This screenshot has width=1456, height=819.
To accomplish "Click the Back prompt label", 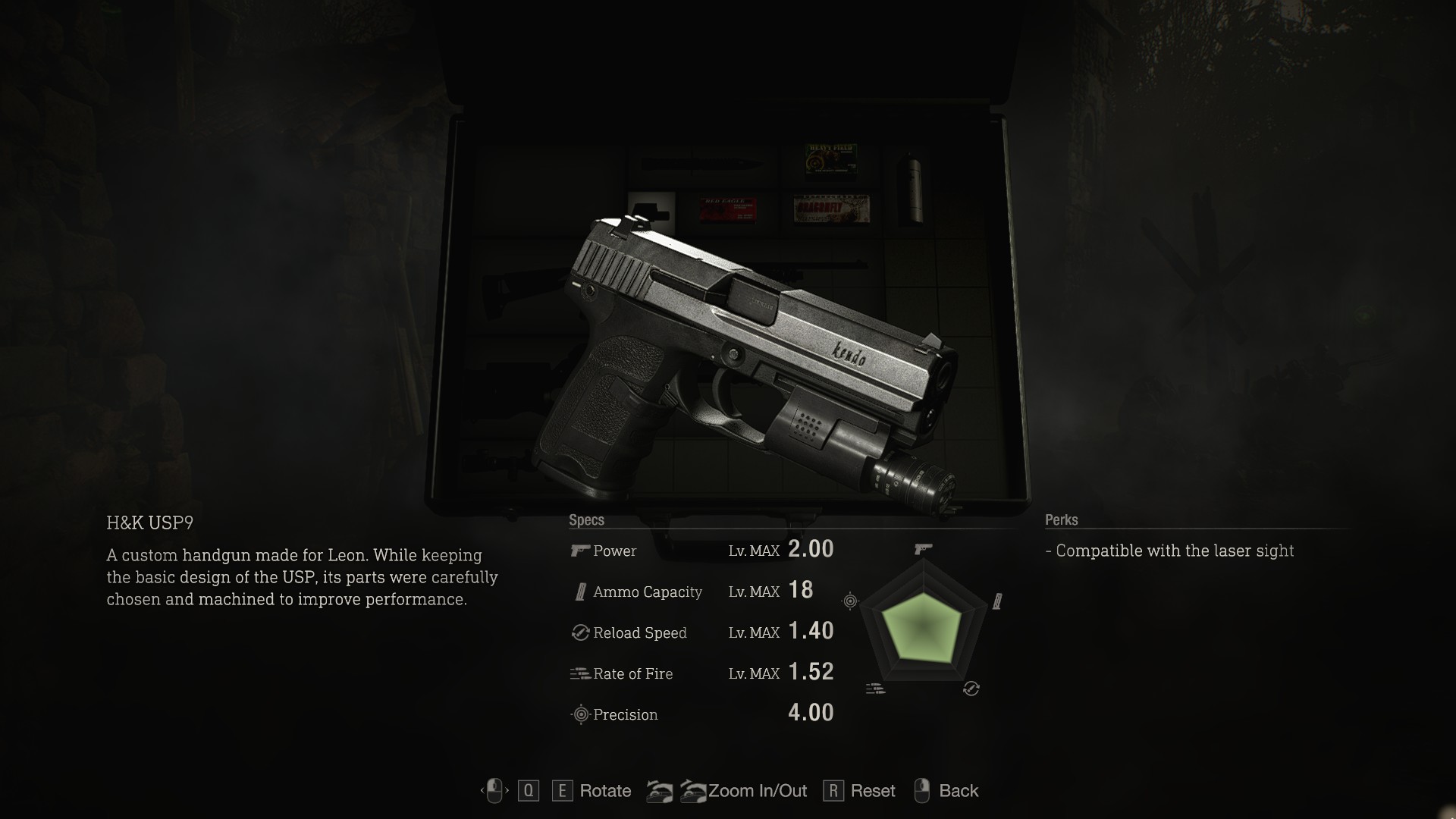I will (958, 791).
